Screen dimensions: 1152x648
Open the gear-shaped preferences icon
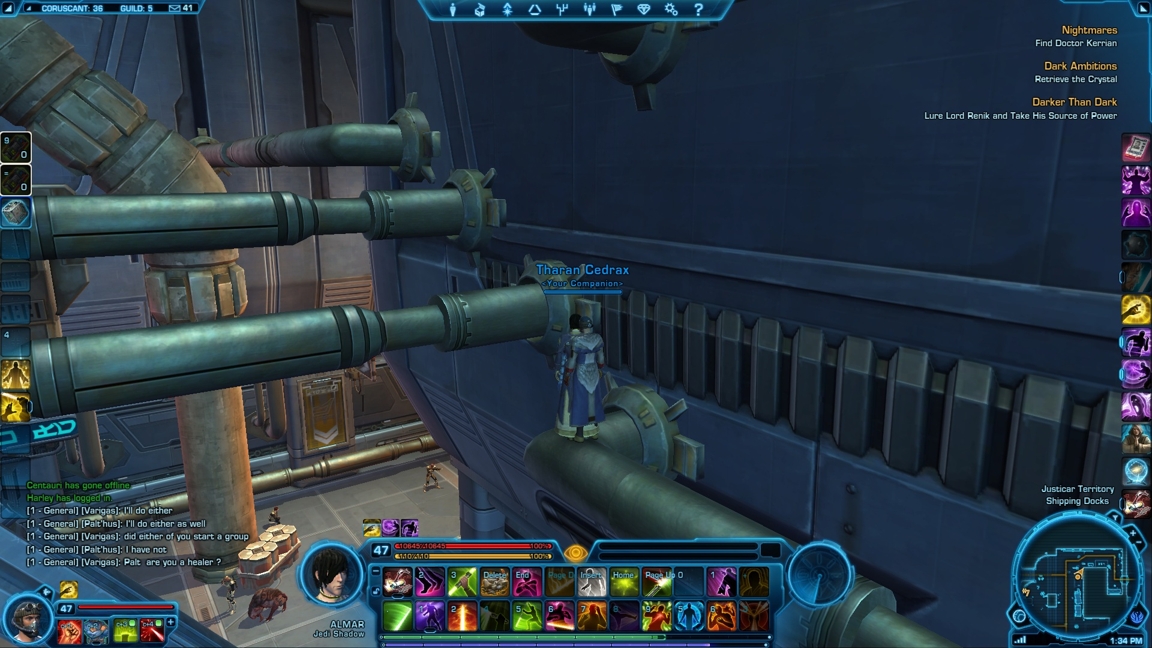[671, 10]
